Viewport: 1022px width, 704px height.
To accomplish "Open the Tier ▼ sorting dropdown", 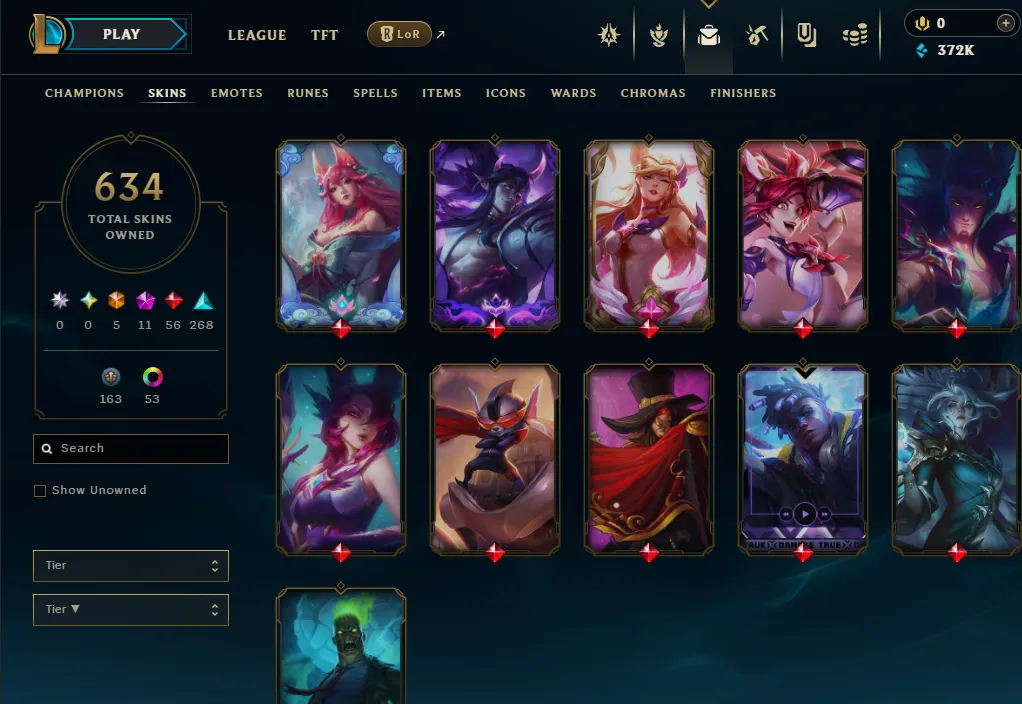I will [131, 610].
